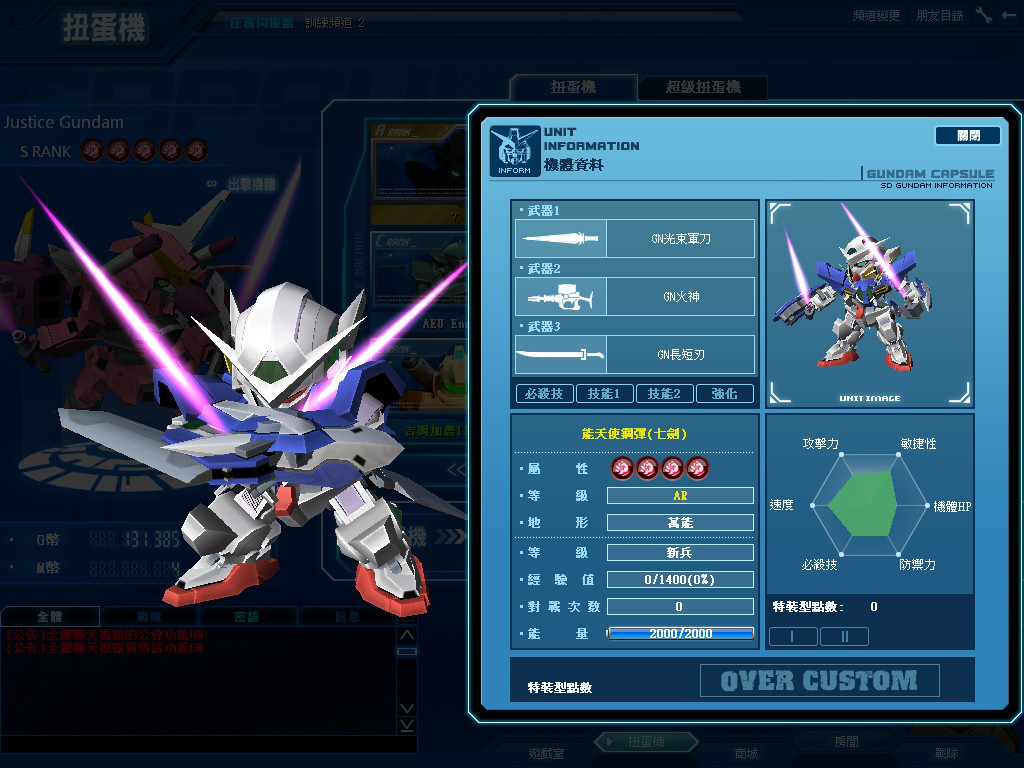The image size is (1024, 768).
Task: Choose special-type point preset I
Action: pos(794,636)
